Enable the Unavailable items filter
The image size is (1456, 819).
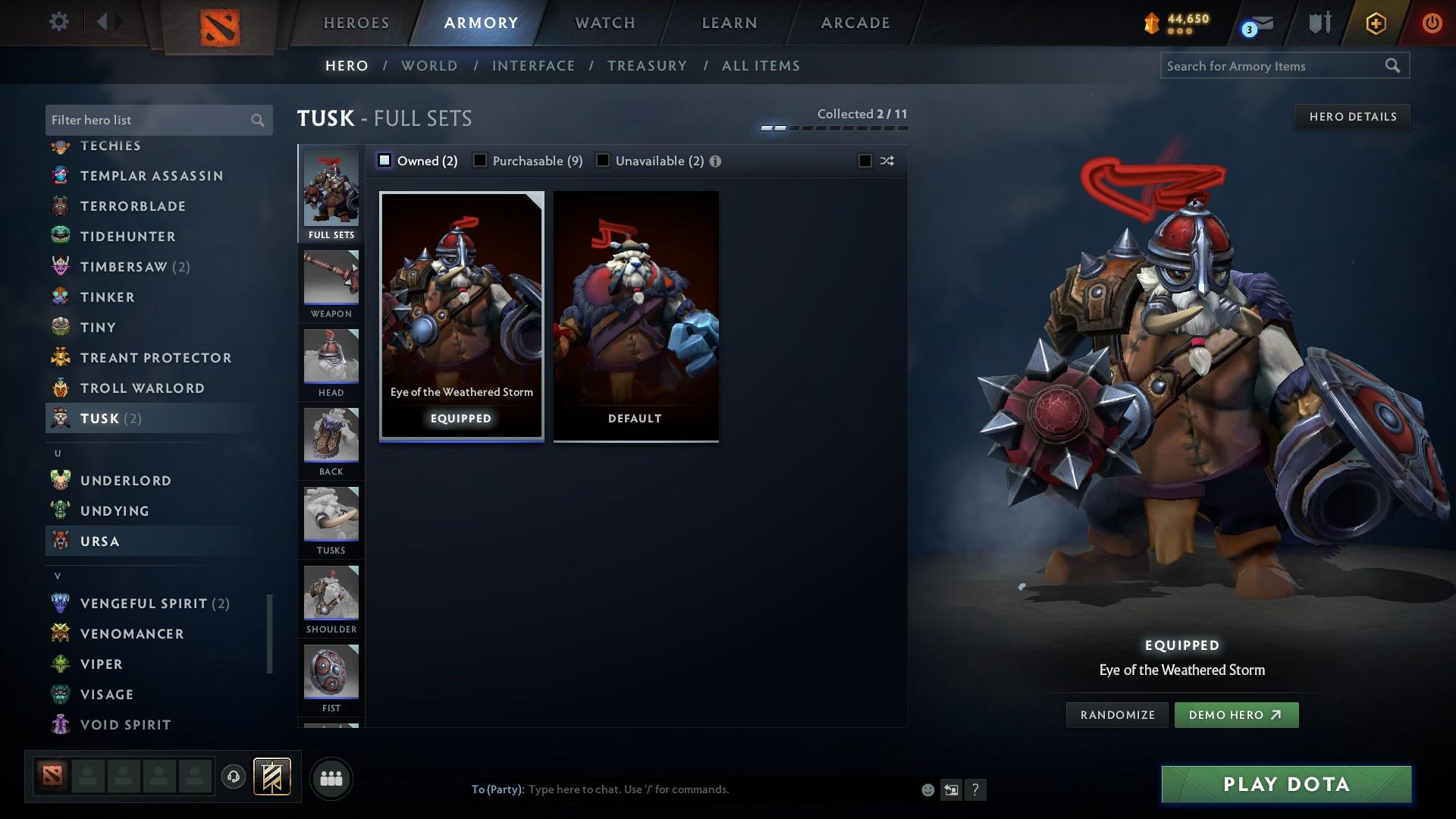(603, 161)
